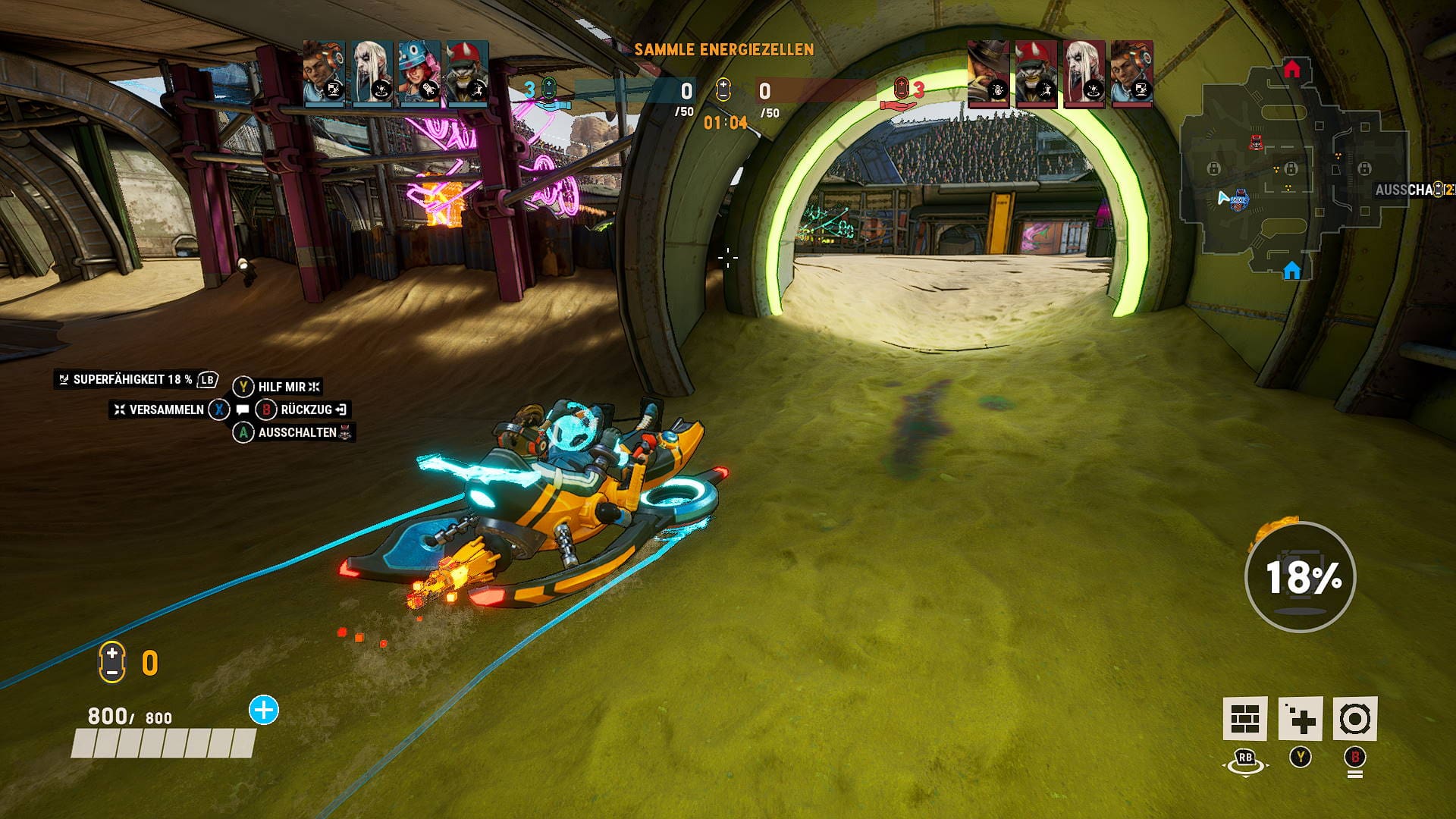The width and height of the screenshot is (1456, 819).
Task: Select the red home base map marker
Action: [1292, 70]
